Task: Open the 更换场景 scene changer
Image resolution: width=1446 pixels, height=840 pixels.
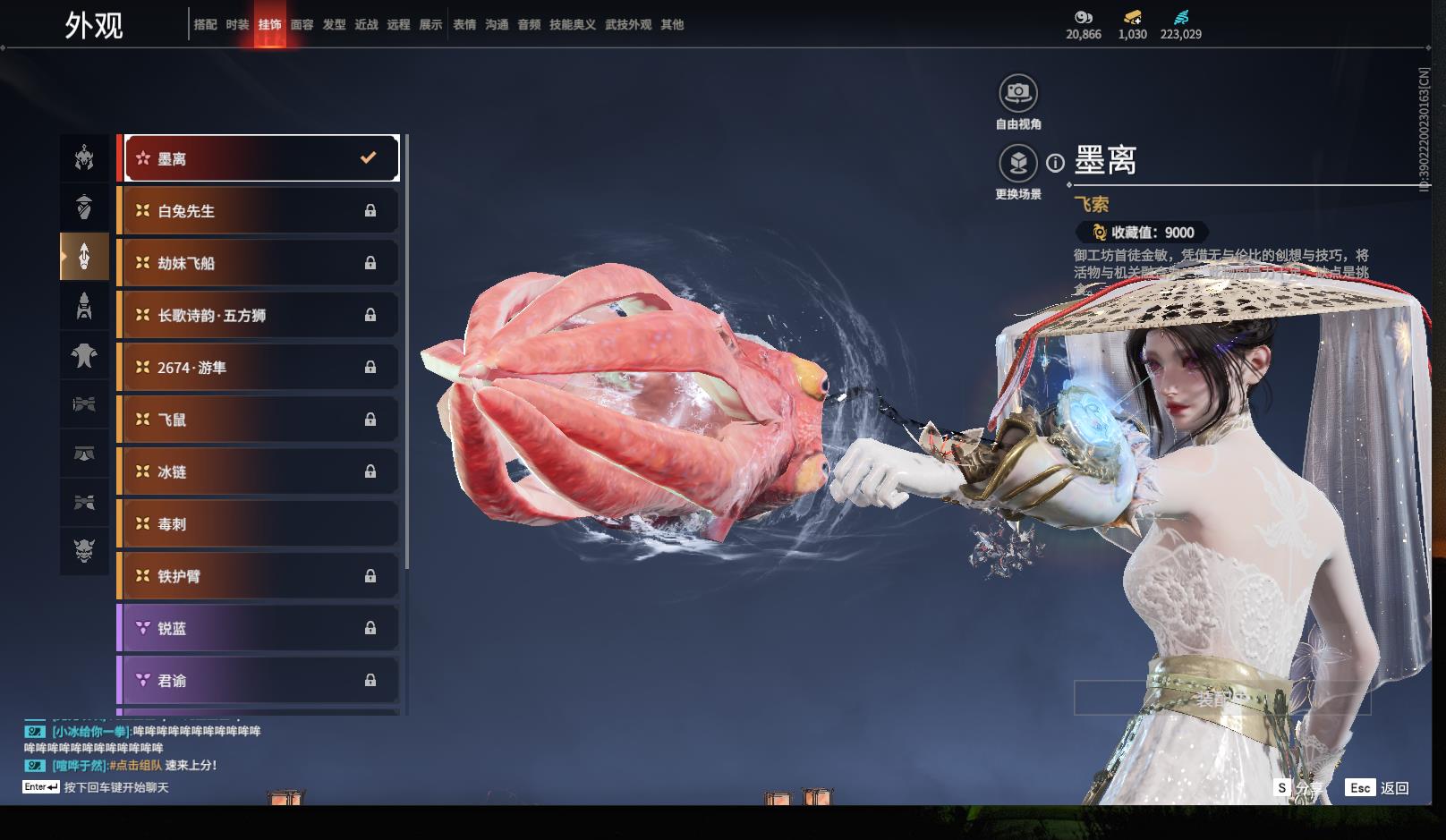Action: [1017, 164]
